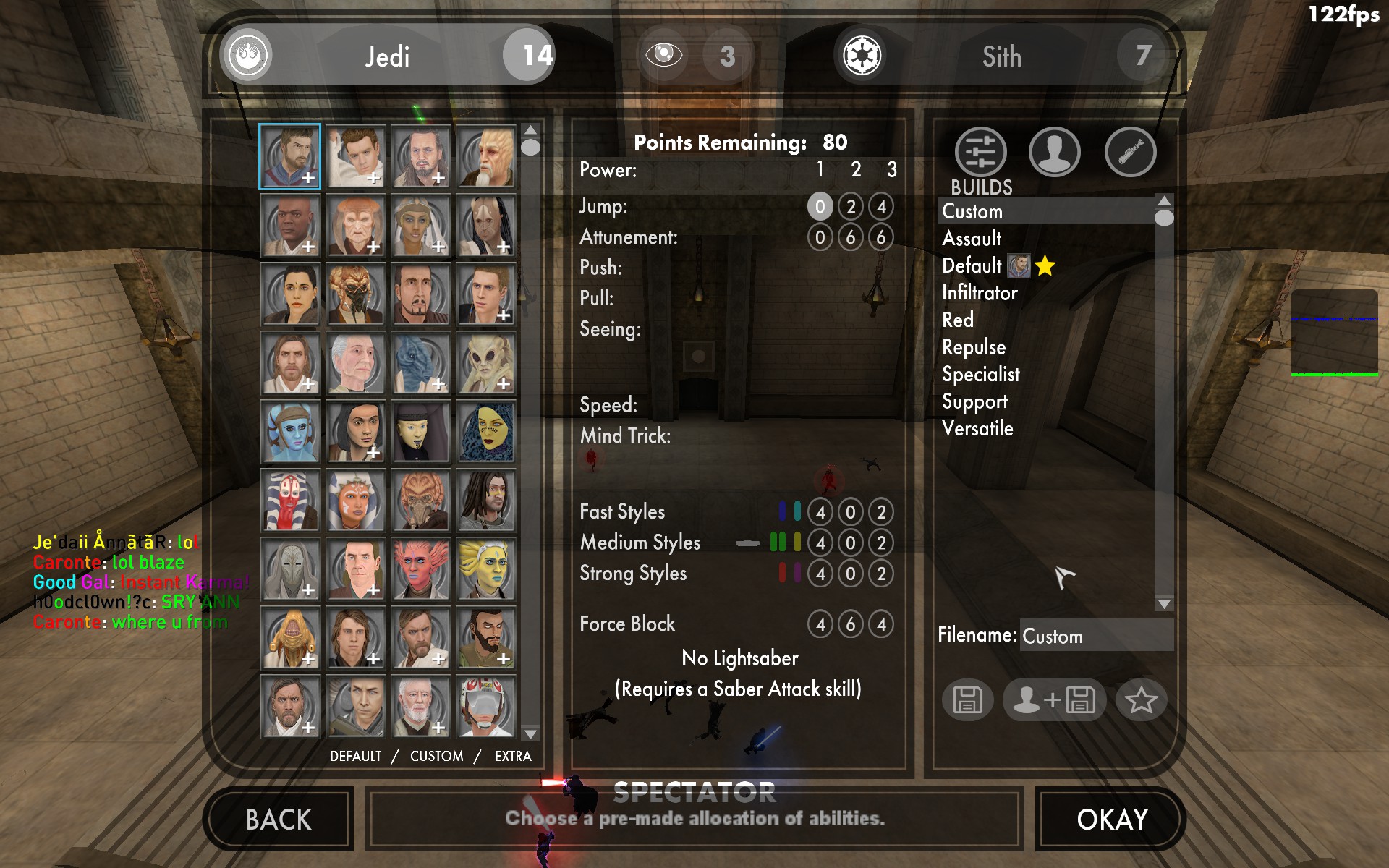Open the builds sliders tab icon
Screen dimensions: 1389x868
980,152
